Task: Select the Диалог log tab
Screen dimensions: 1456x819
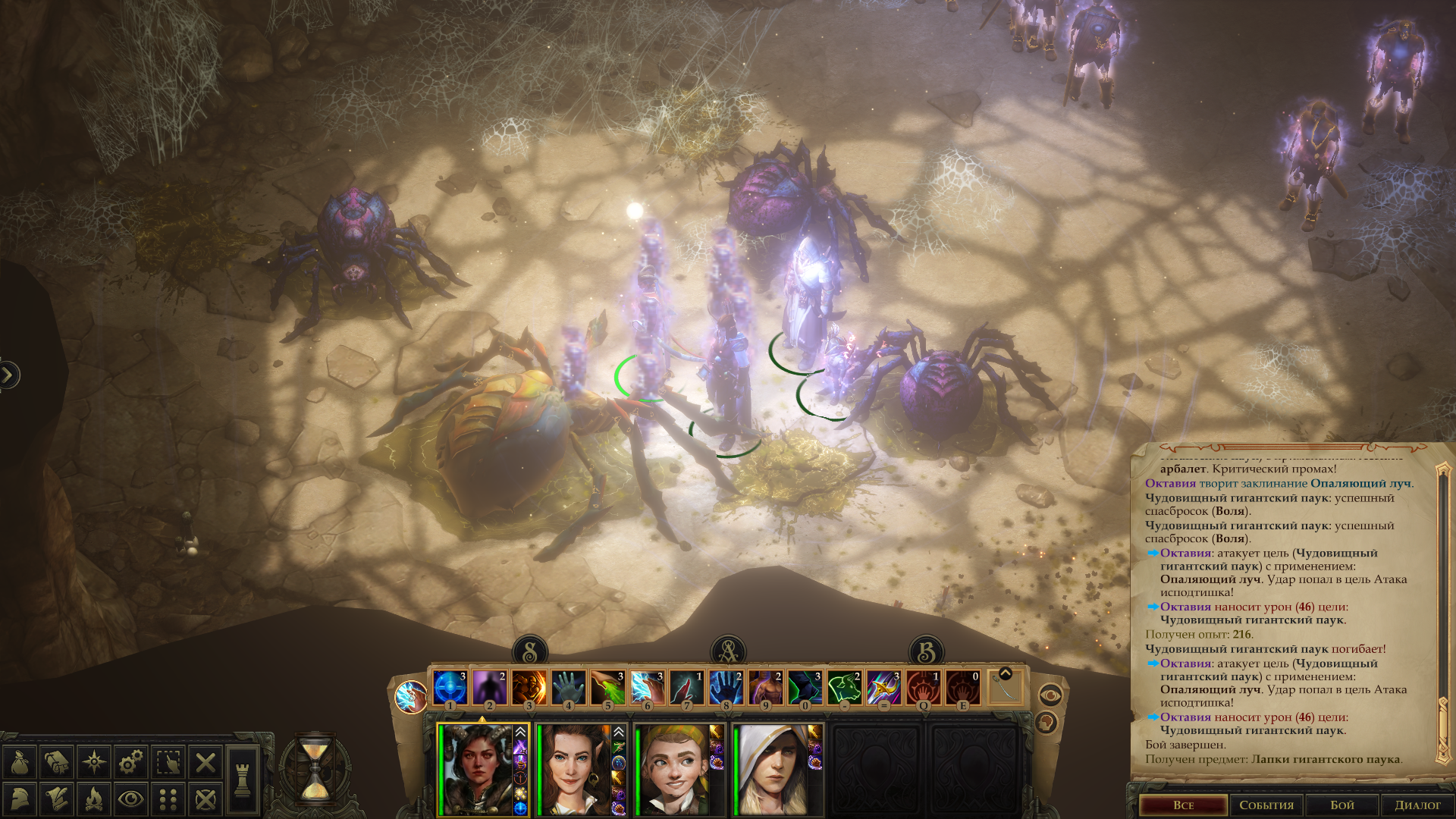Action: tap(1417, 805)
